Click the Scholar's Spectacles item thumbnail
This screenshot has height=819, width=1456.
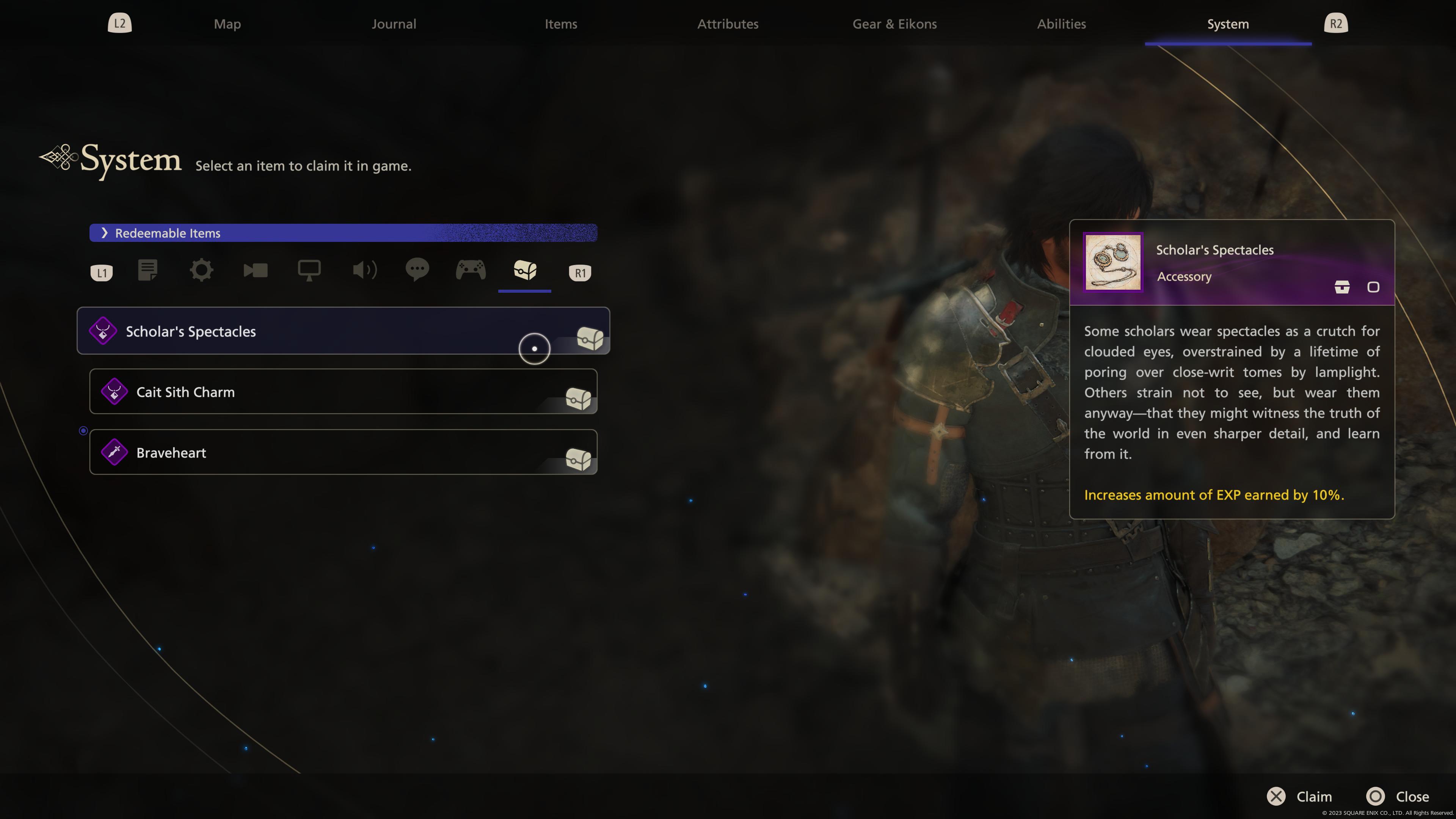coord(1112,262)
